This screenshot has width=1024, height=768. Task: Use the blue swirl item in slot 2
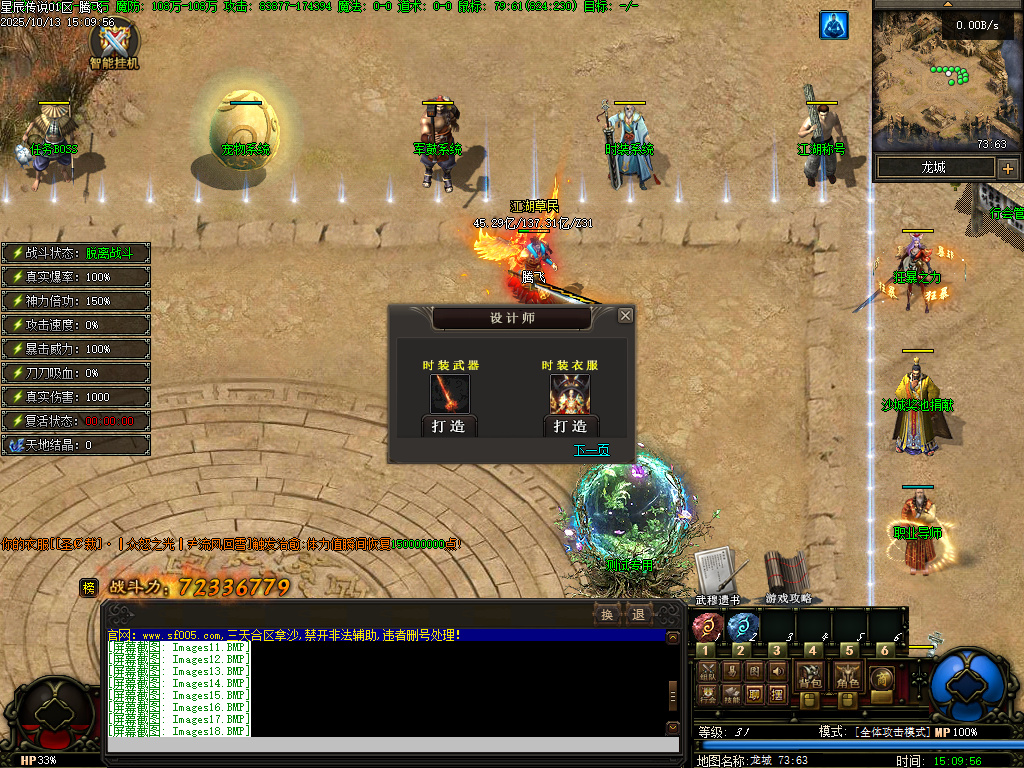[740, 628]
